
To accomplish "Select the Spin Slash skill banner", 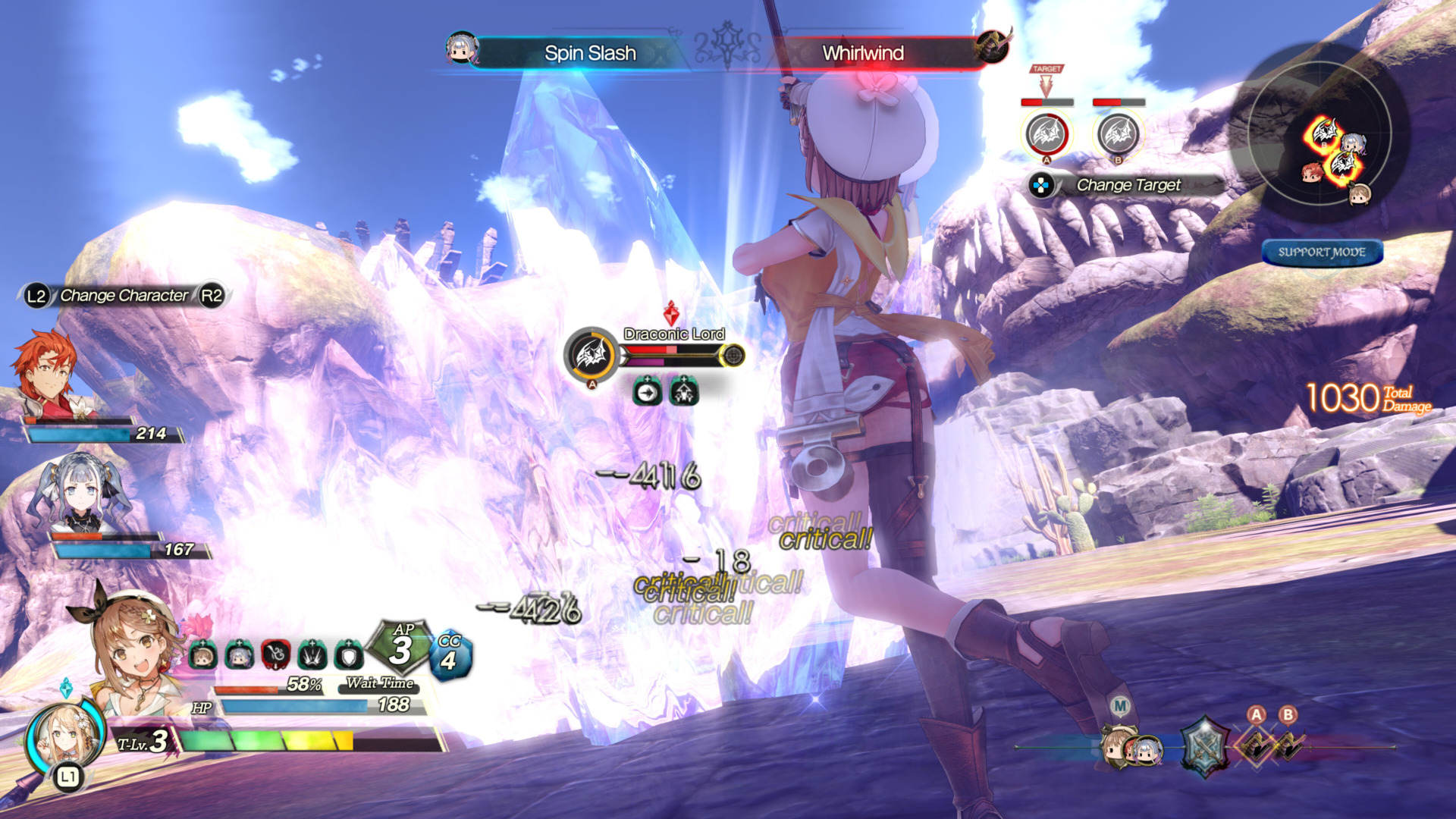I will click(589, 53).
